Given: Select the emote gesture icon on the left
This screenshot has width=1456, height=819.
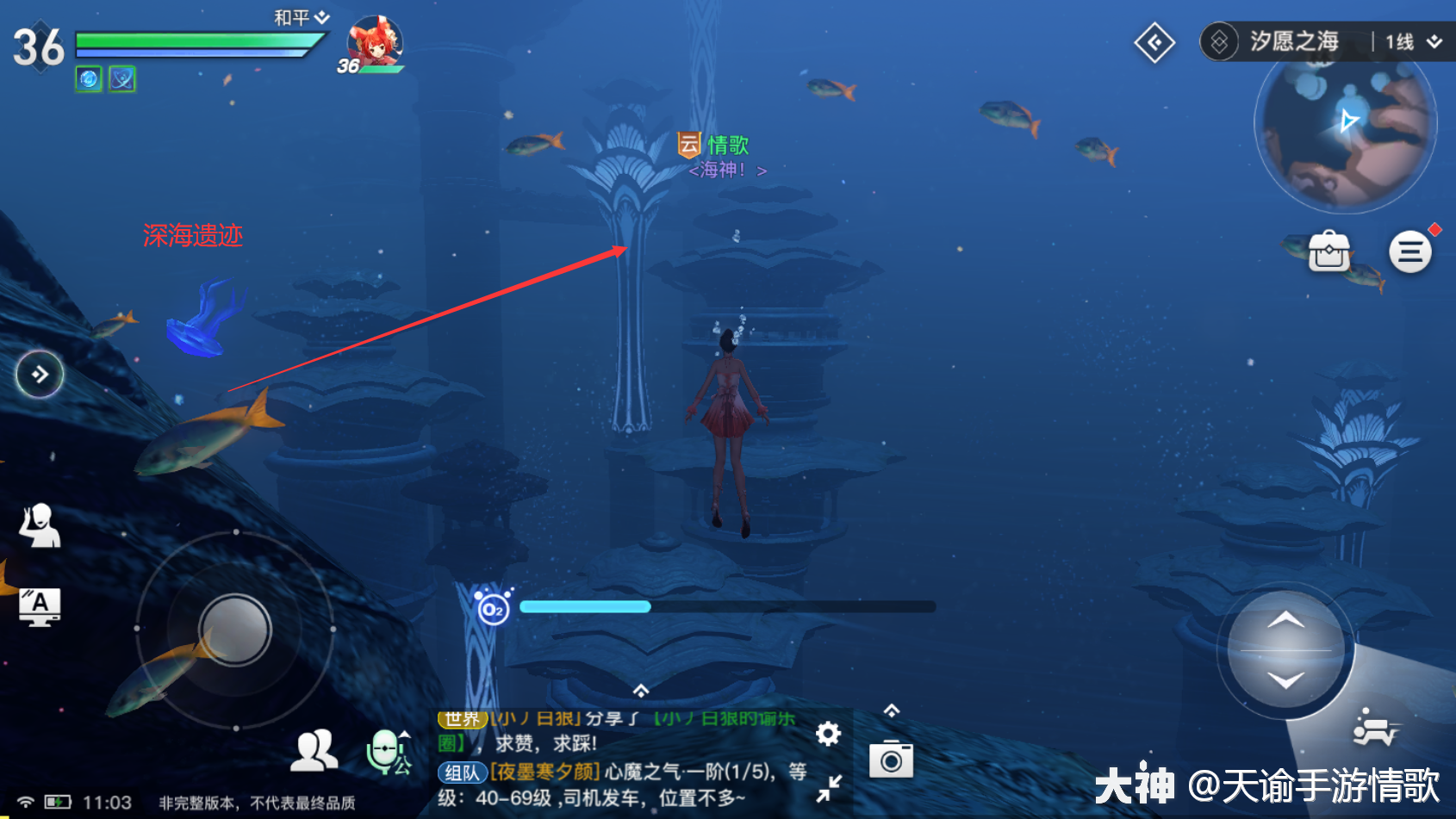Looking at the screenshot, I should [x=40, y=525].
